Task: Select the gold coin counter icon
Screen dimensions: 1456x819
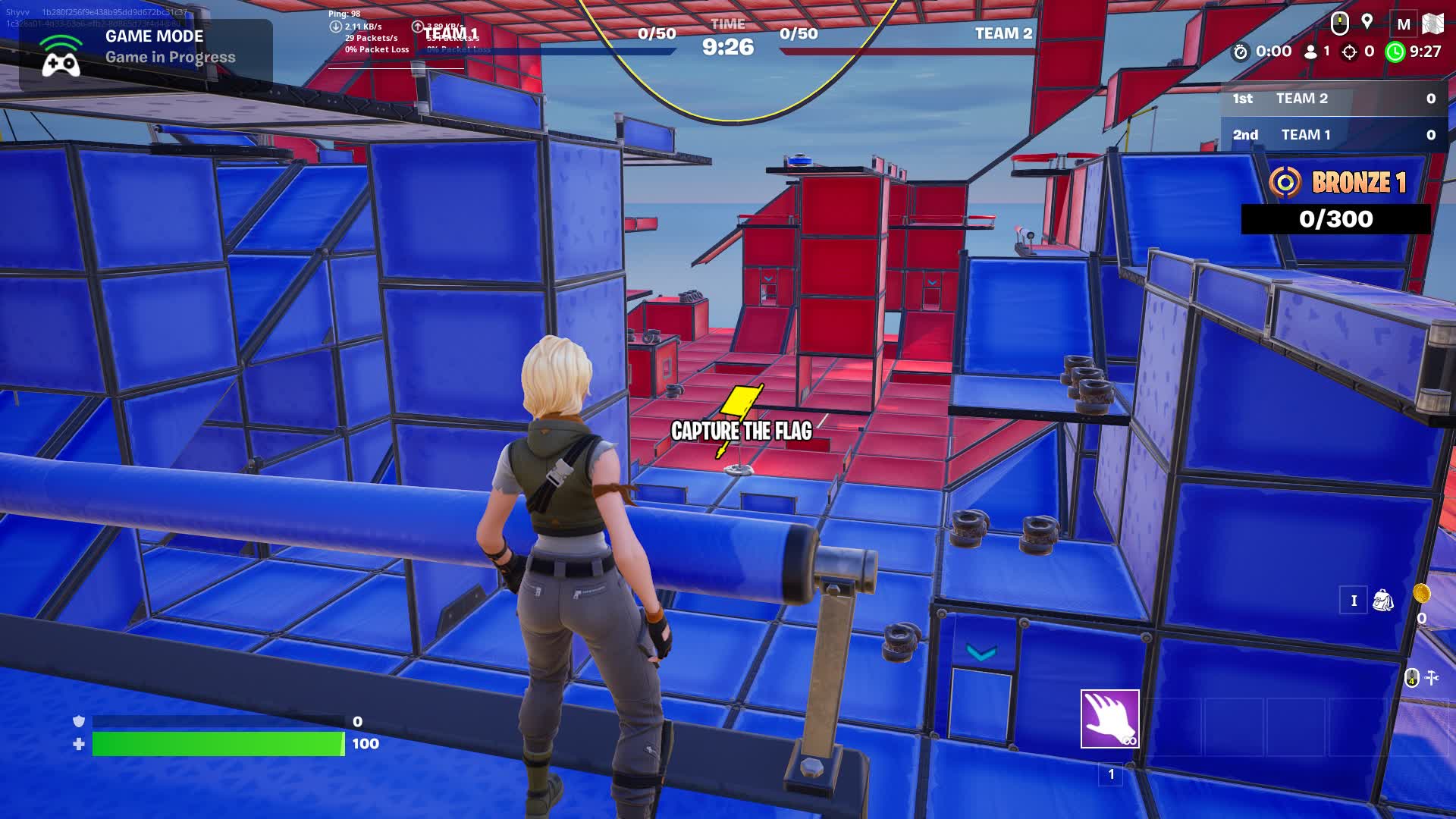Action: 1423,595
